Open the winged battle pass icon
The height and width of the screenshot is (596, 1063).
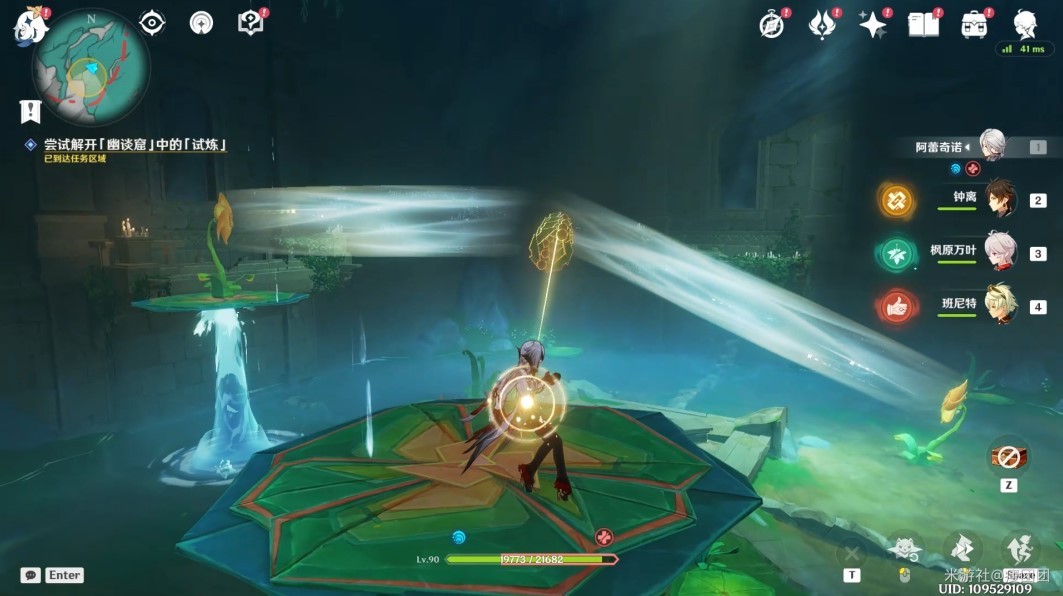tap(822, 25)
